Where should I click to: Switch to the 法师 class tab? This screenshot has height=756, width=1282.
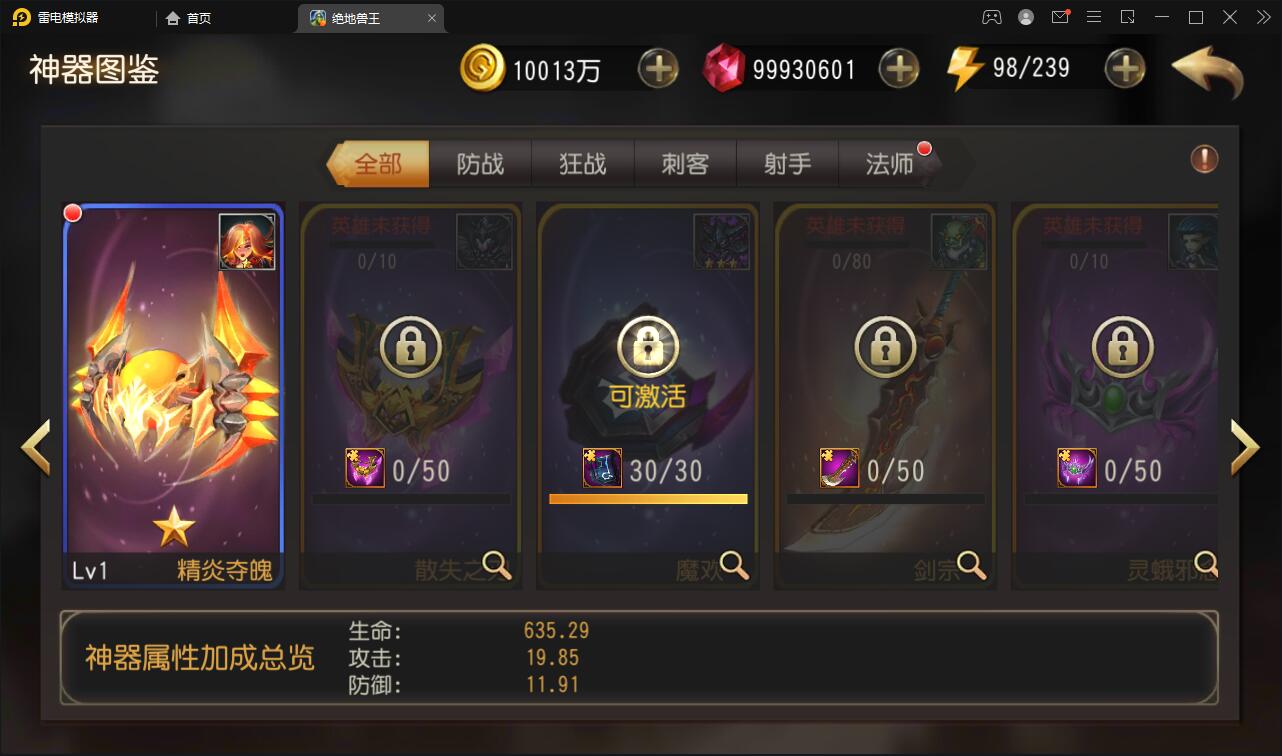[891, 163]
